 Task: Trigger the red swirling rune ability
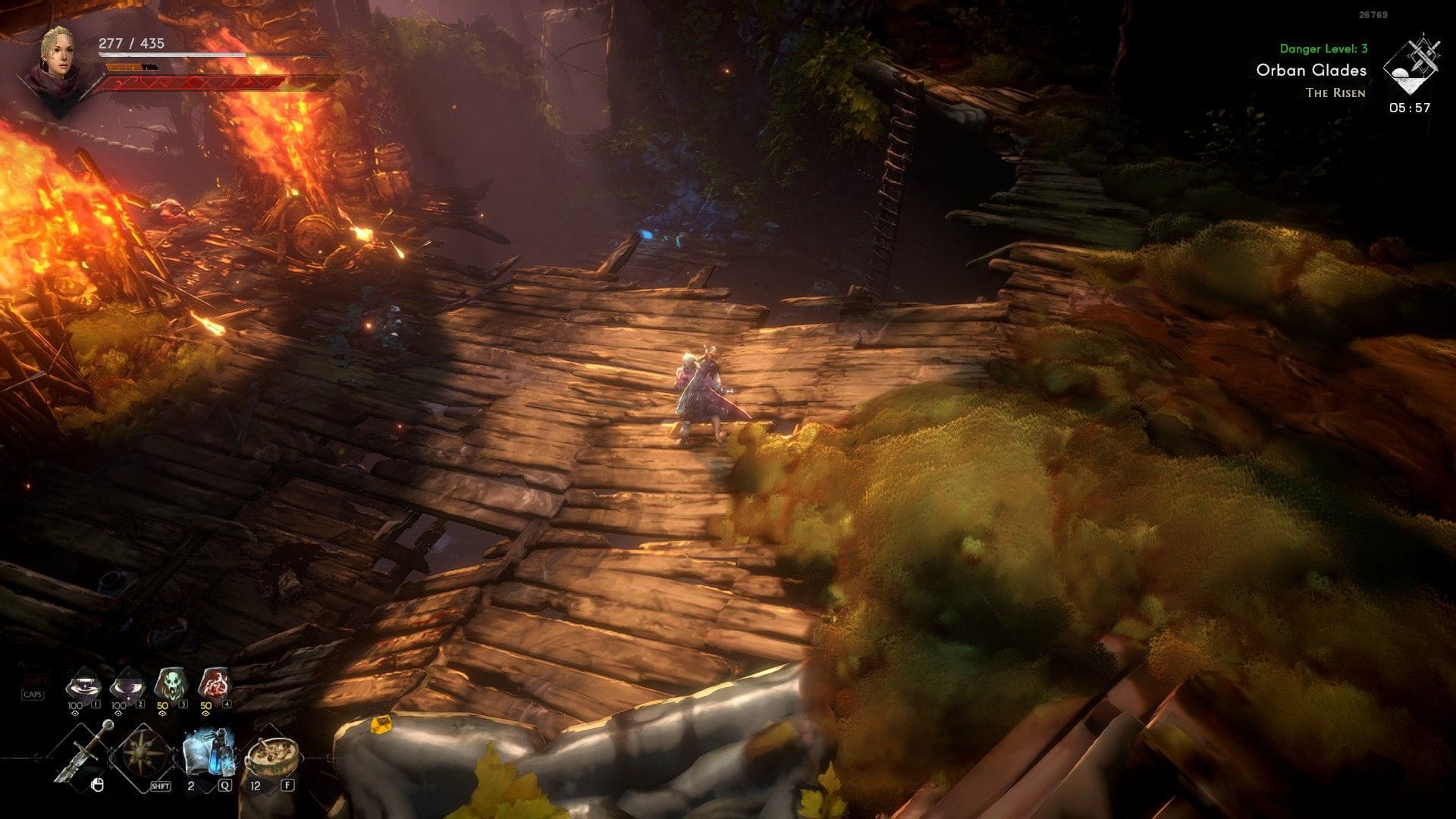coord(213,685)
